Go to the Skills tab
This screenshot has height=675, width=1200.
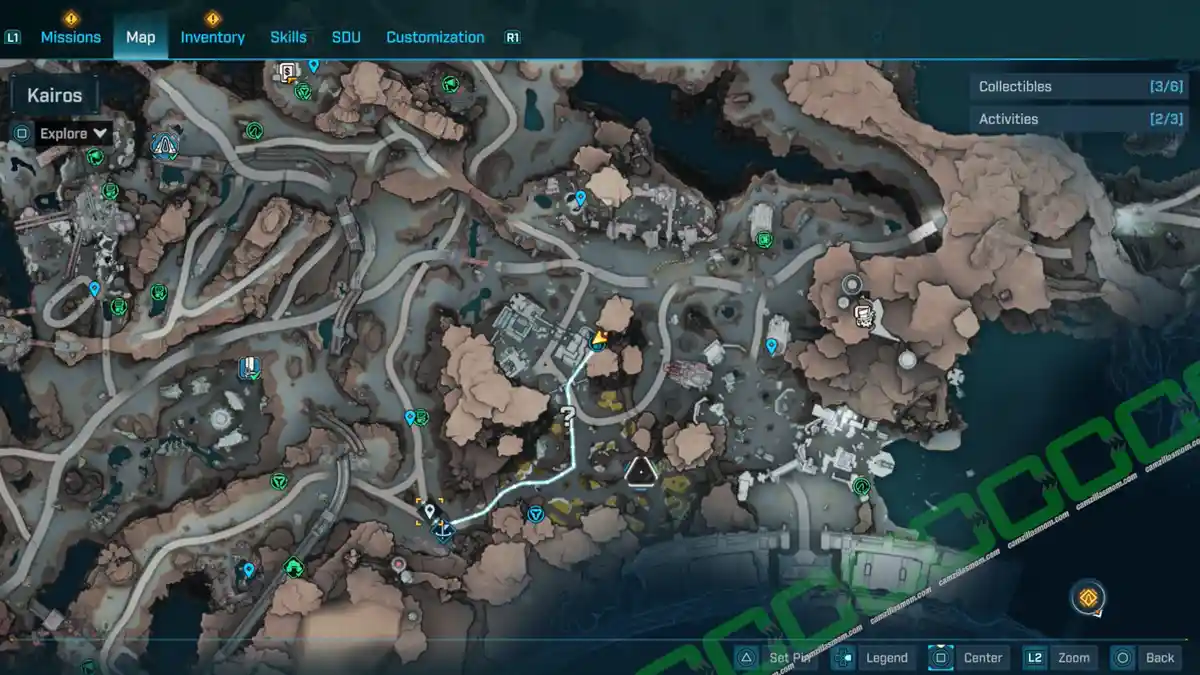[288, 37]
